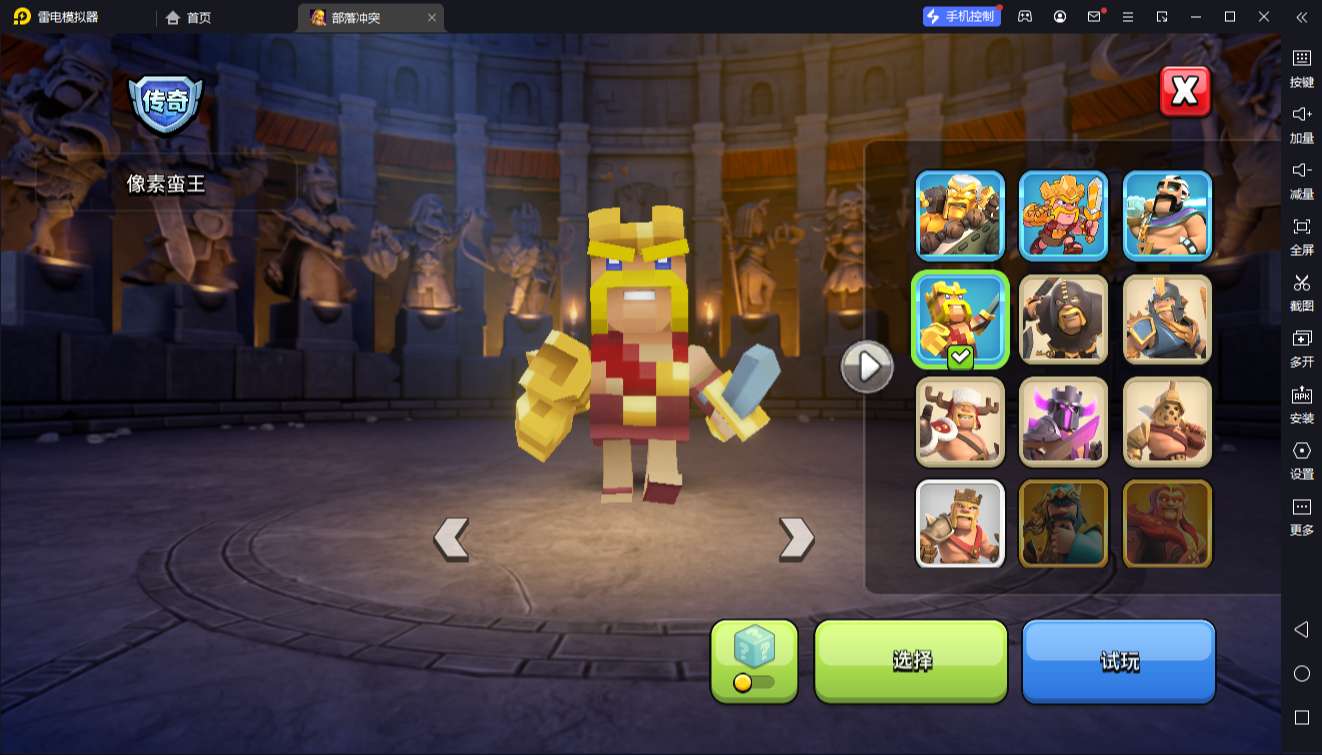Show the previous skin with left arrow
Image resolution: width=1322 pixels, height=755 pixels.
tap(451, 539)
